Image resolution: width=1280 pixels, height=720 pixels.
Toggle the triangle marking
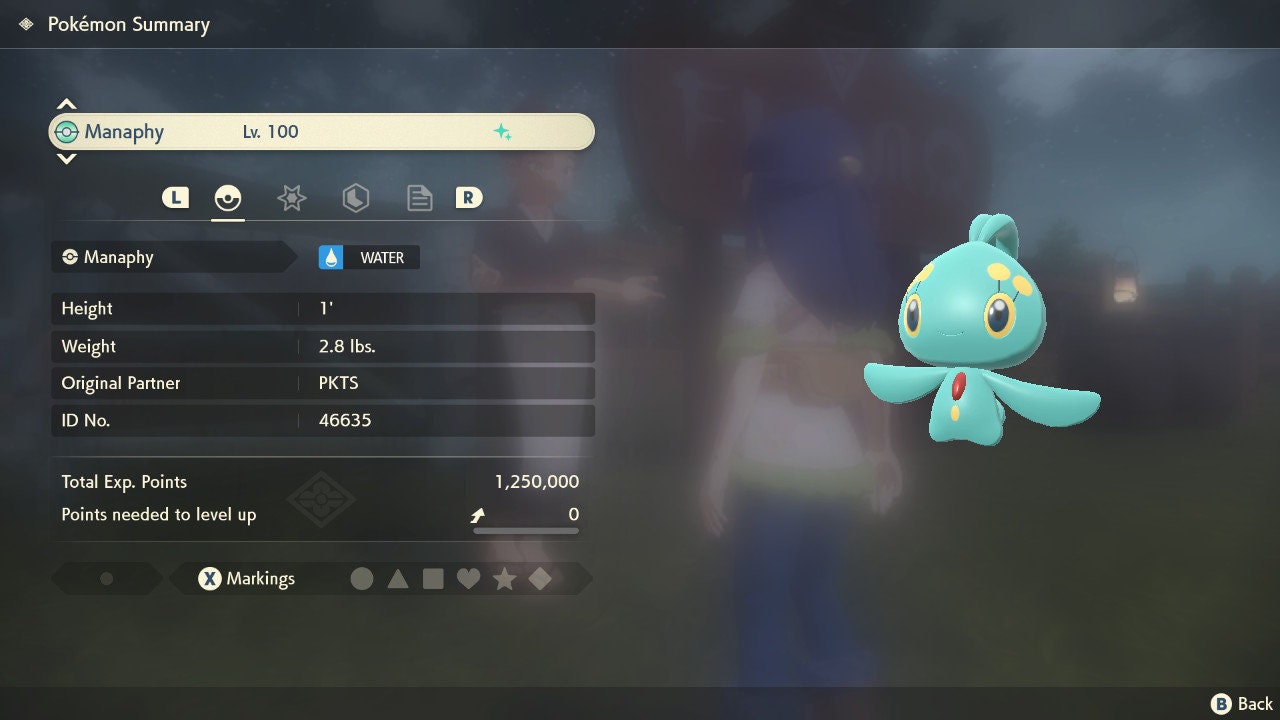398,579
